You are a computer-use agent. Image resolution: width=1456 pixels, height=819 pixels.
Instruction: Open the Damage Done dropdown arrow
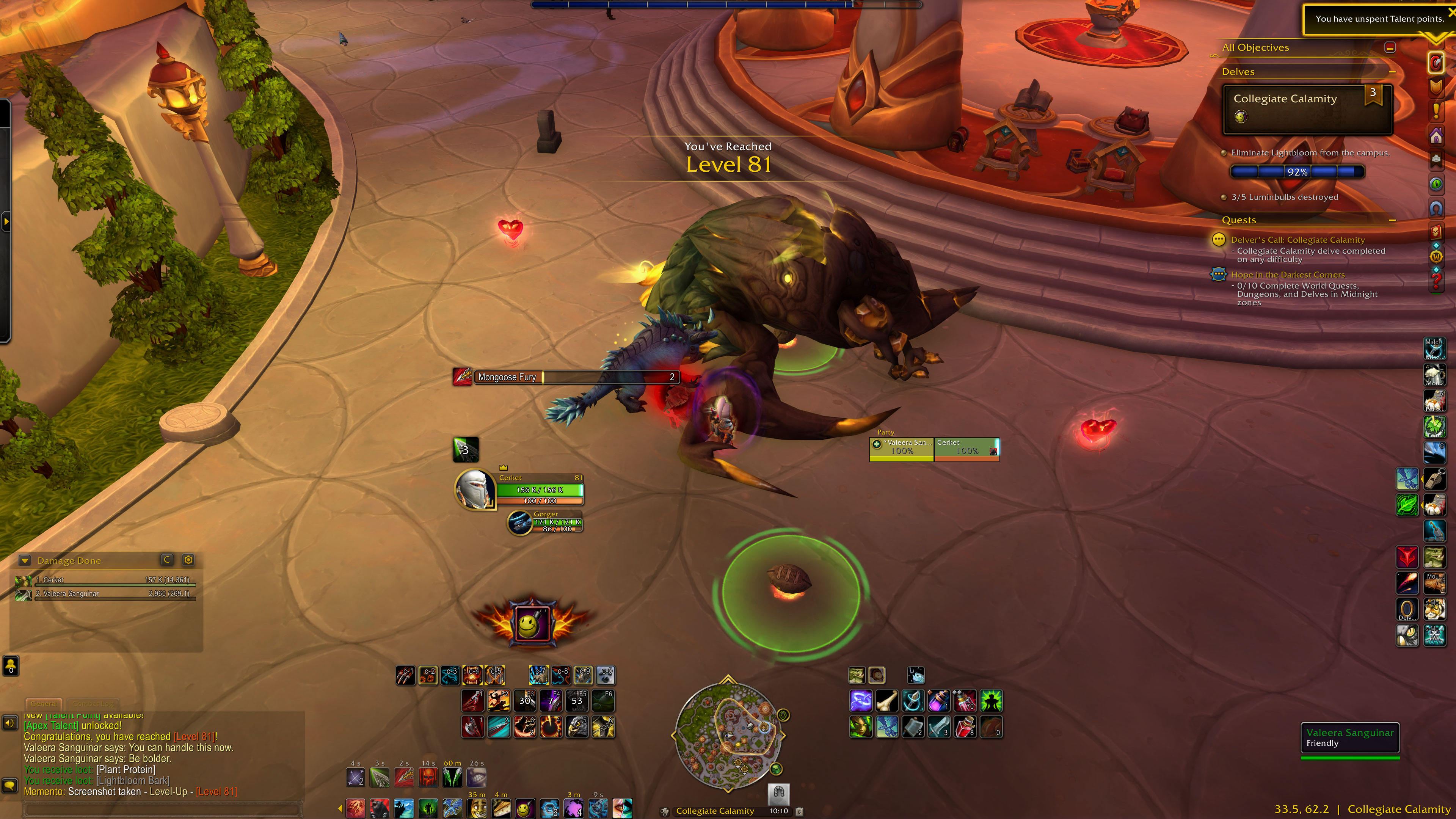click(24, 561)
